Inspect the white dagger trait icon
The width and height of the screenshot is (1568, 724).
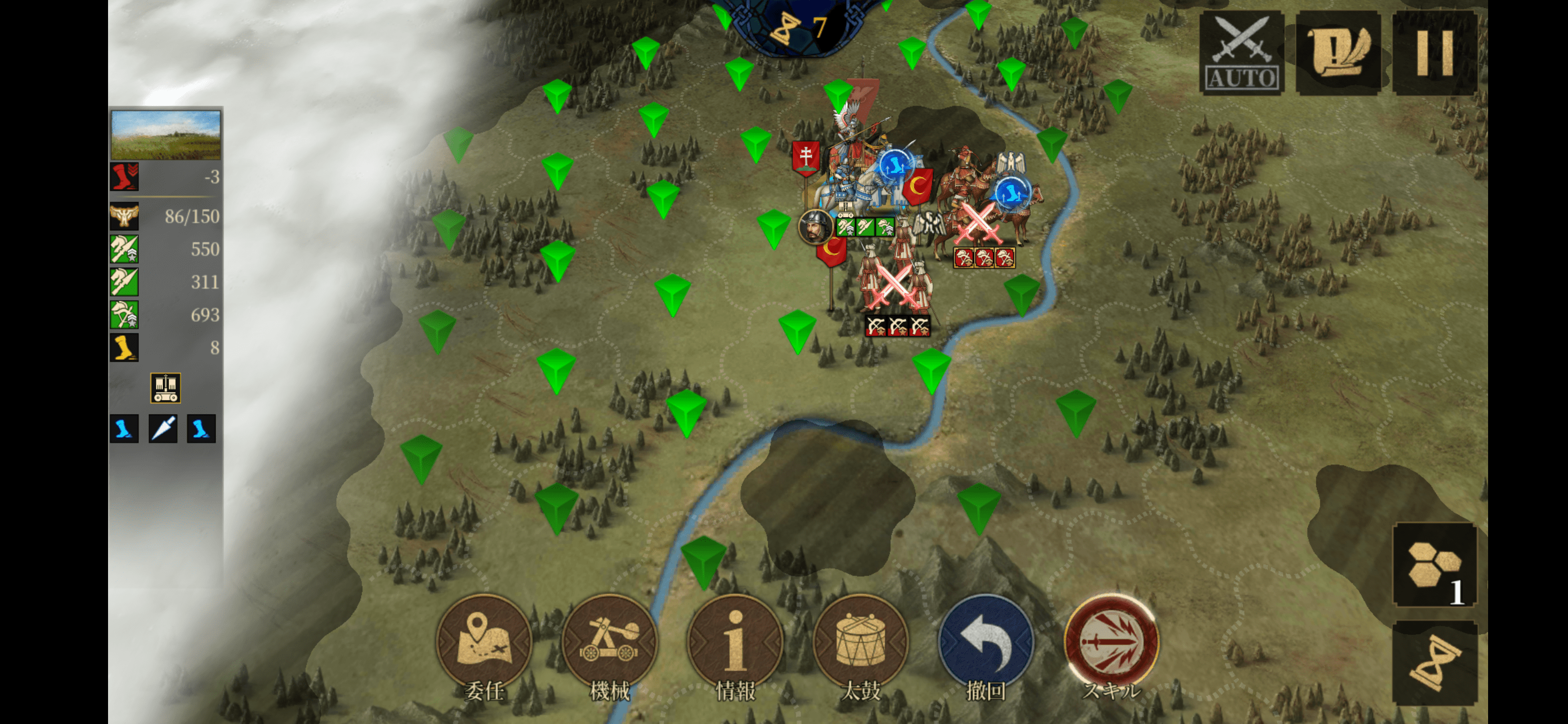click(163, 429)
